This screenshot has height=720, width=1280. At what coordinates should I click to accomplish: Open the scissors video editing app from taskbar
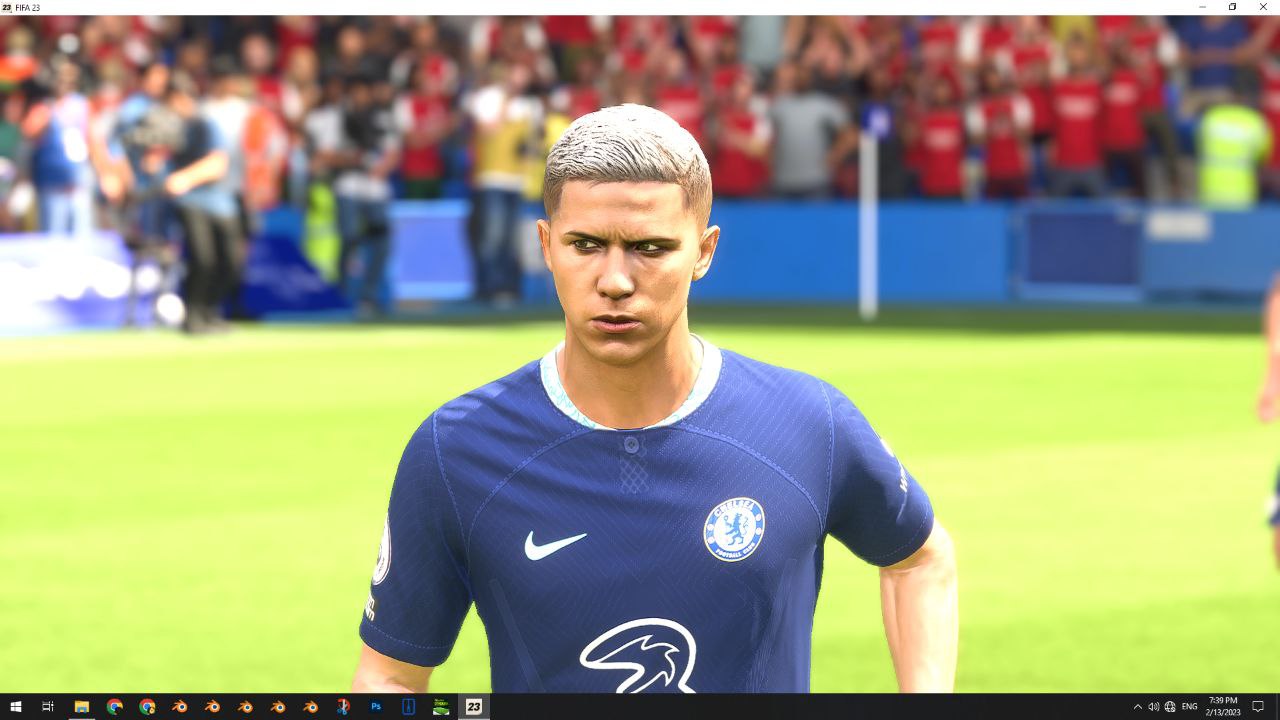341,707
